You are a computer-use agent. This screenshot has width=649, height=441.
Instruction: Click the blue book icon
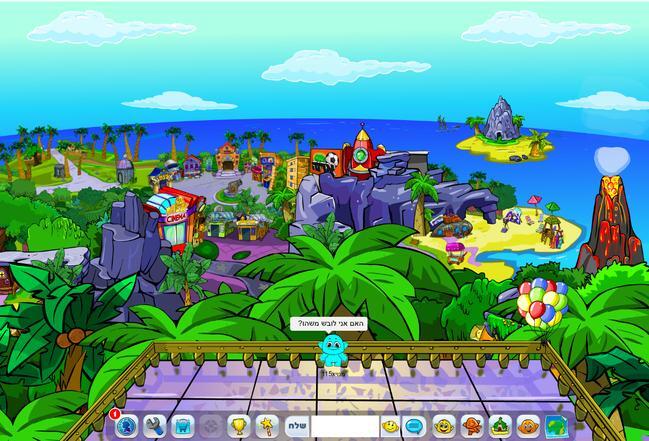(x=182, y=427)
